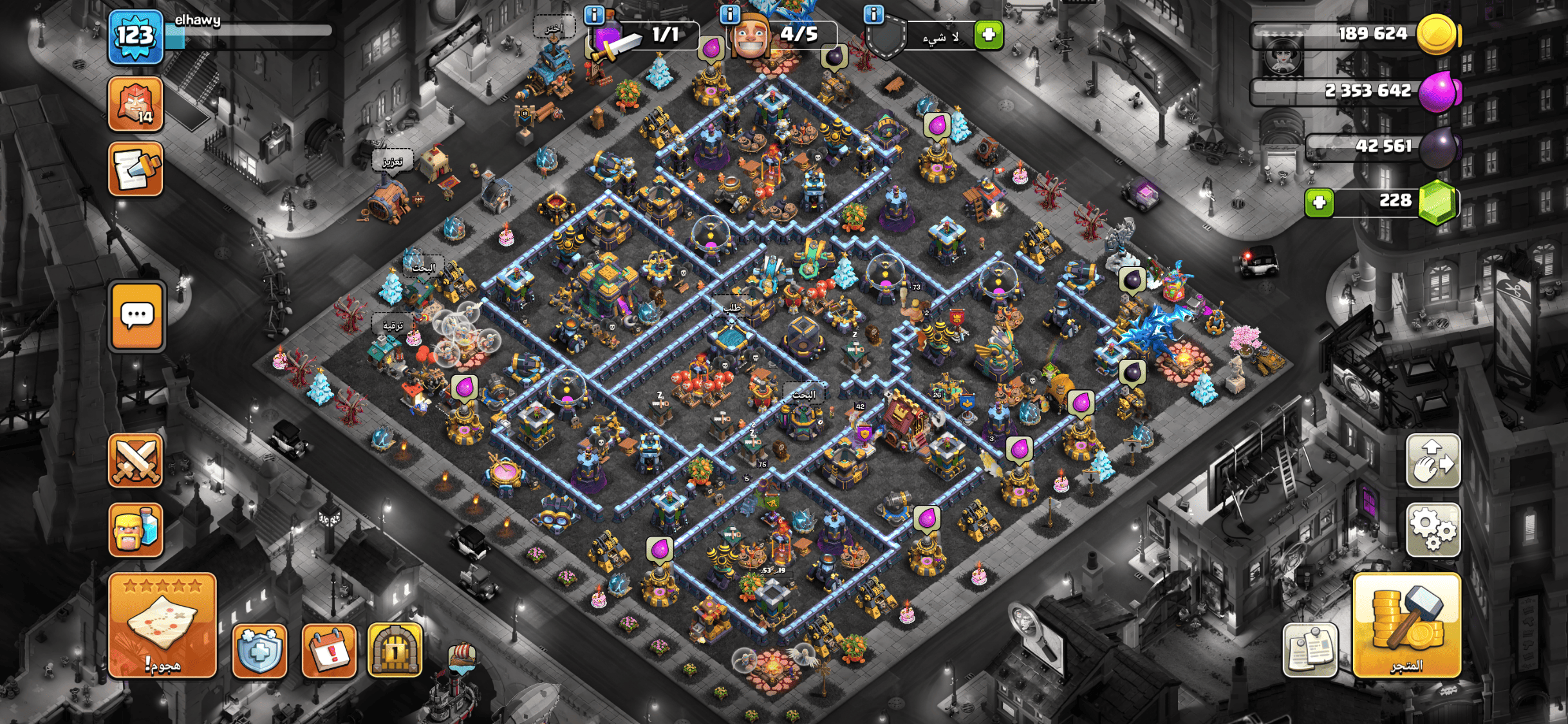View the battle log scroll icon
Image resolution: width=1568 pixels, height=724 pixels.
(x=136, y=169)
